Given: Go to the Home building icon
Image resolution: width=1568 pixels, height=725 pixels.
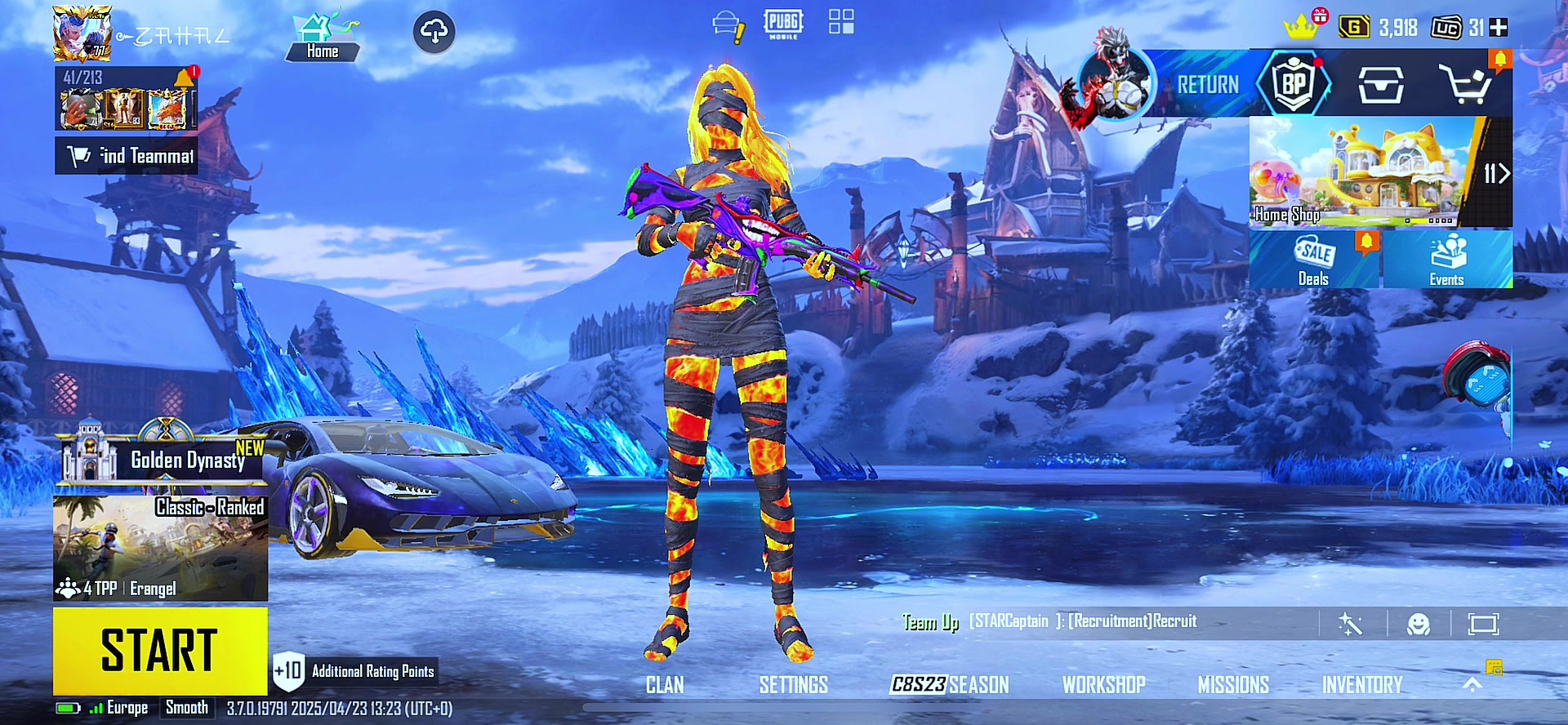Looking at the screenshot, I should pos(323,37).
